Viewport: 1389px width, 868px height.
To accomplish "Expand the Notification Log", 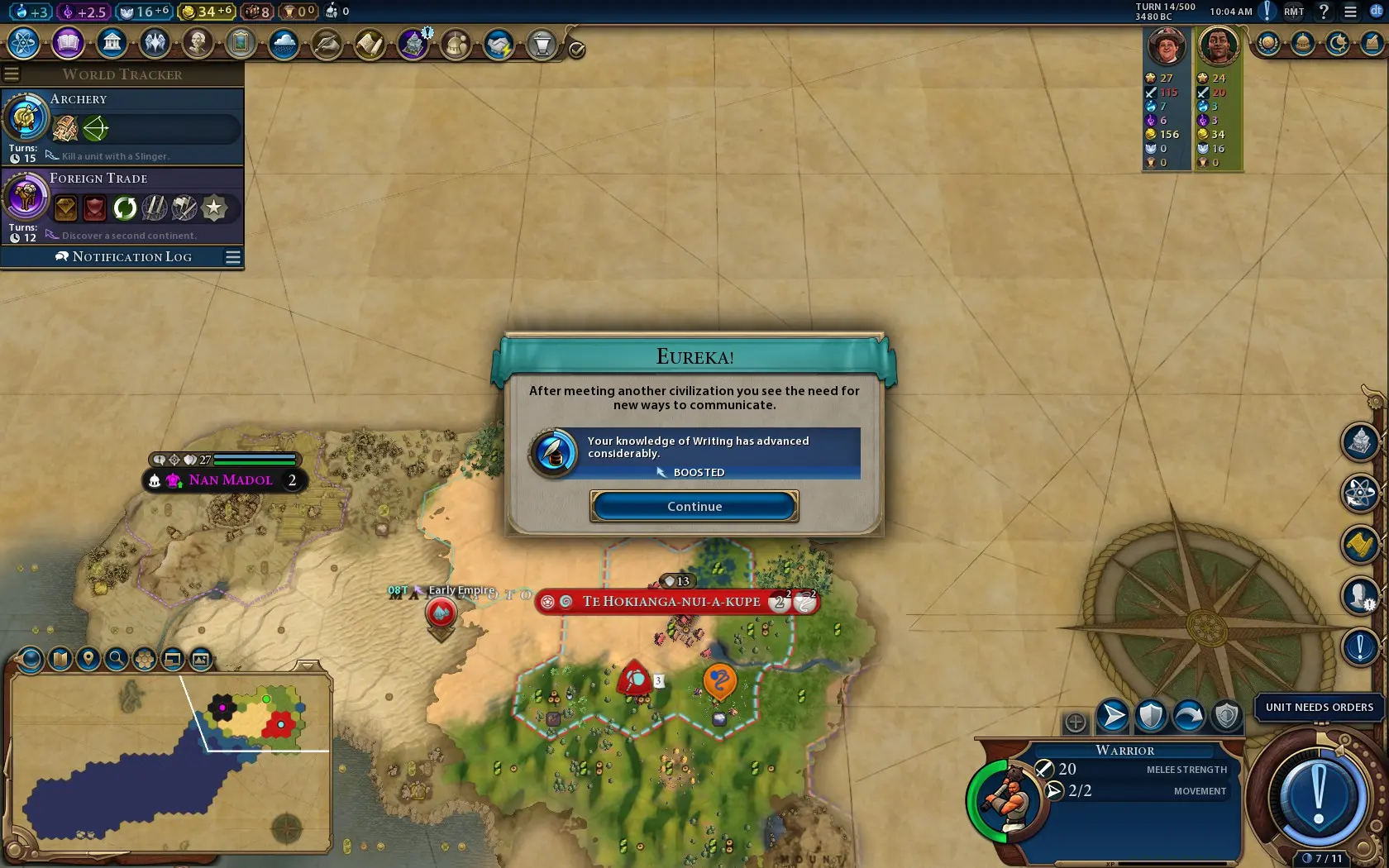I will (132, 257).
